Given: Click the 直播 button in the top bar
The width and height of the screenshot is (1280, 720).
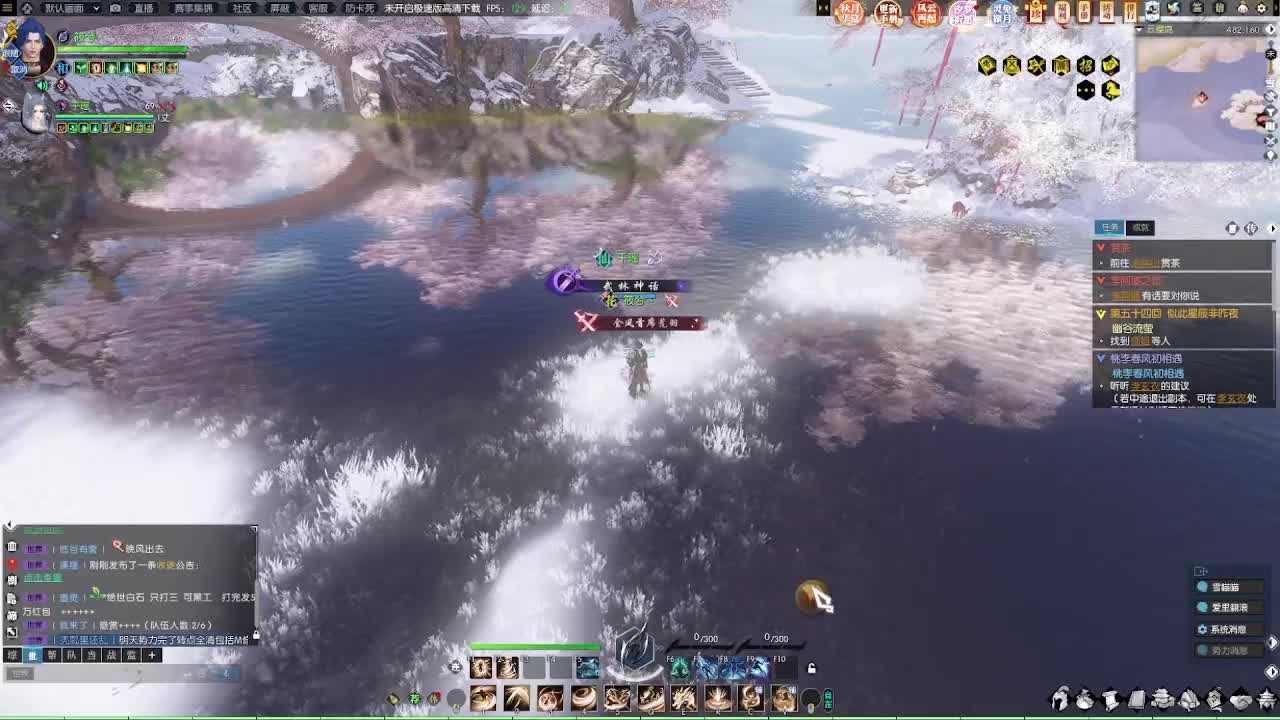Looking at the screenshot, I should point(144,8).
